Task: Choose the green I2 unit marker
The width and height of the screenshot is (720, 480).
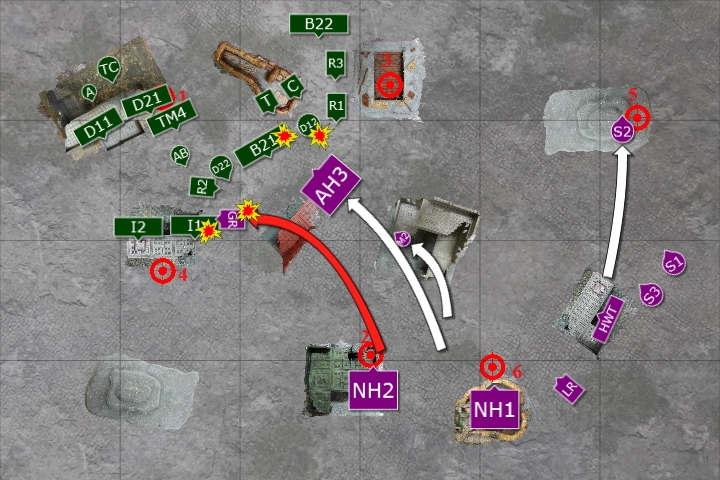Action: click(x=139, y=227)
